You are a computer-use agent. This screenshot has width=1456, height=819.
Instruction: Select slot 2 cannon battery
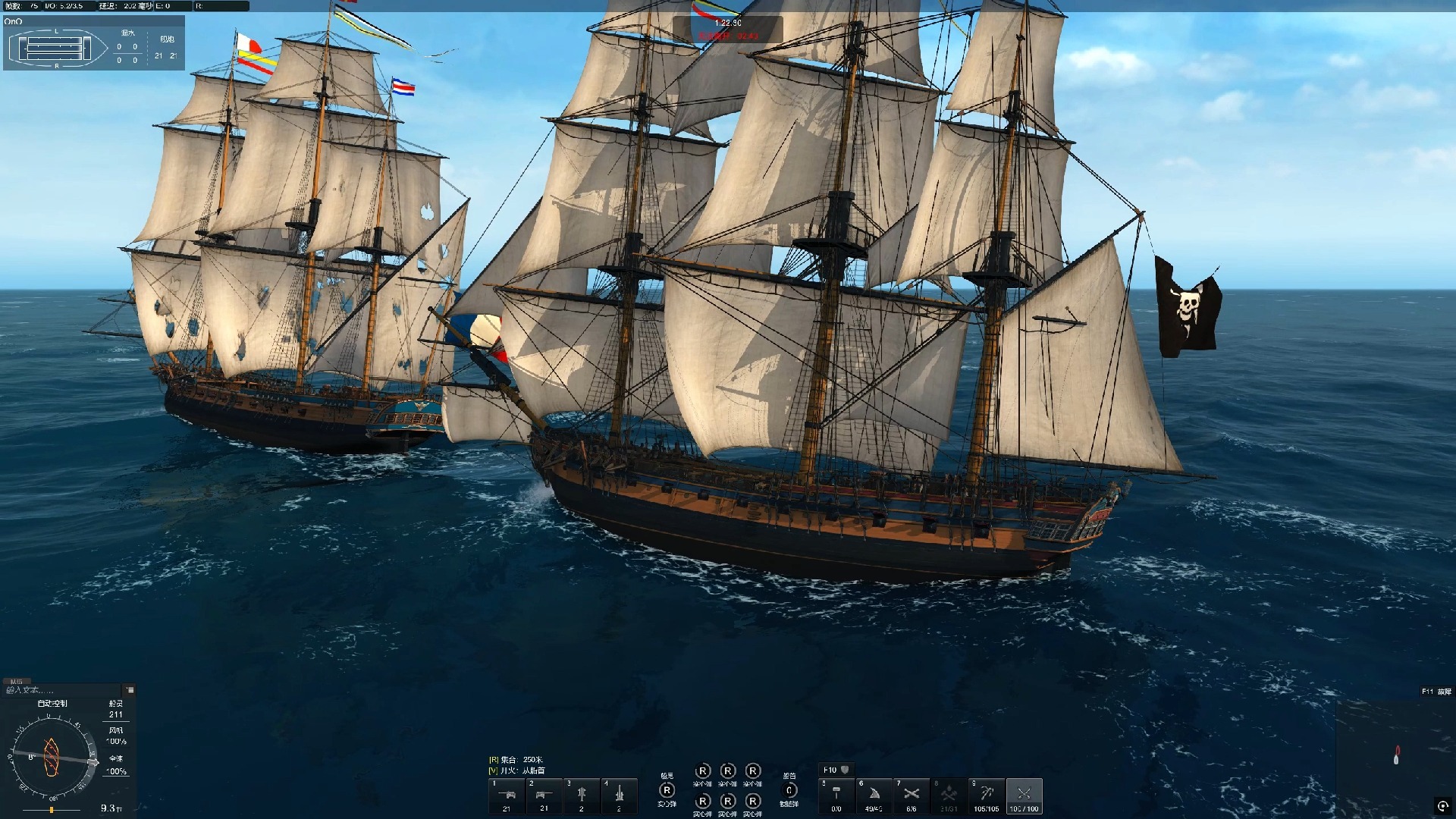(x=544, y=795)
